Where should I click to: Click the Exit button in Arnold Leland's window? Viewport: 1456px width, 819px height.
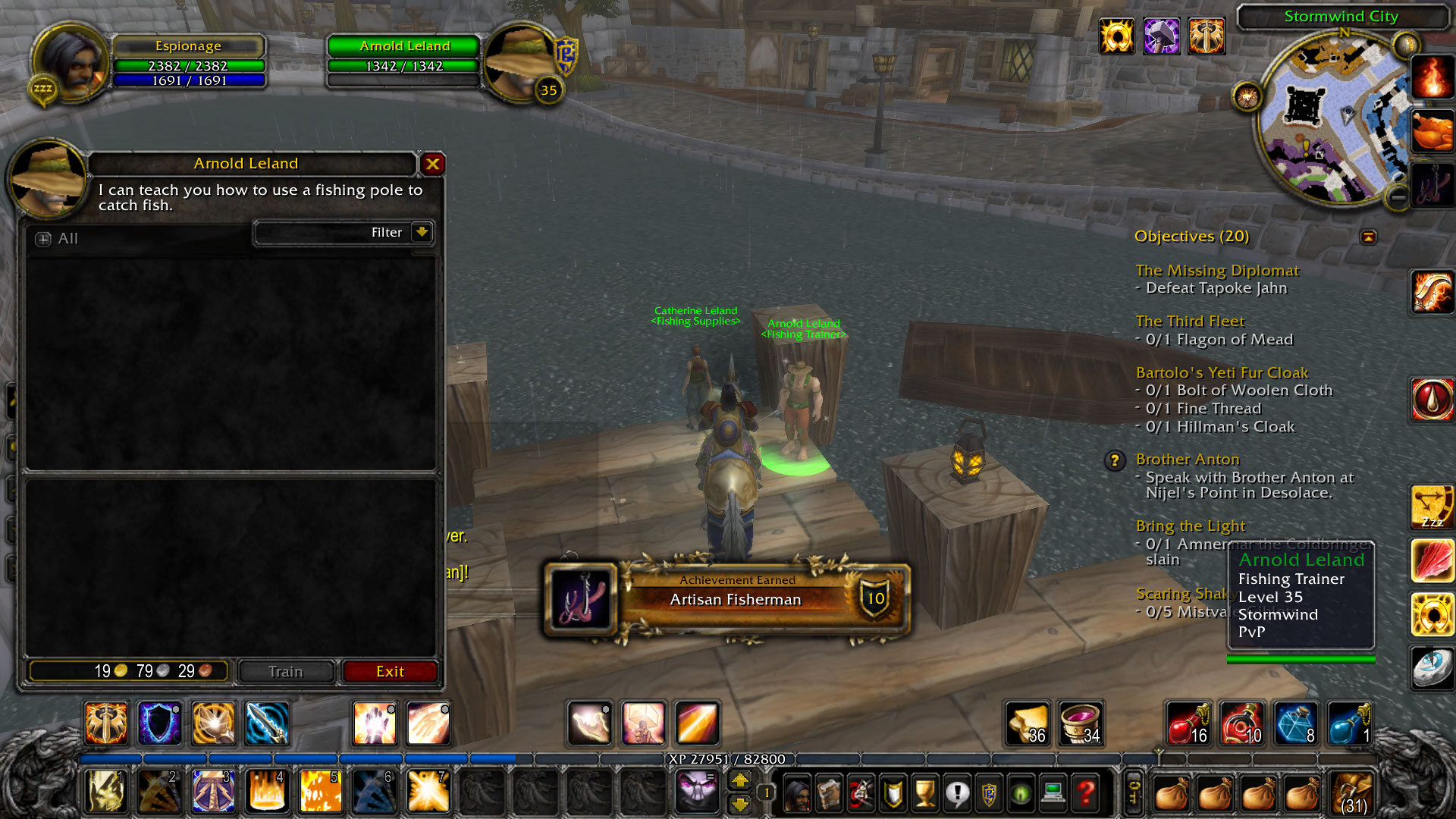click(x=390, y=671)
